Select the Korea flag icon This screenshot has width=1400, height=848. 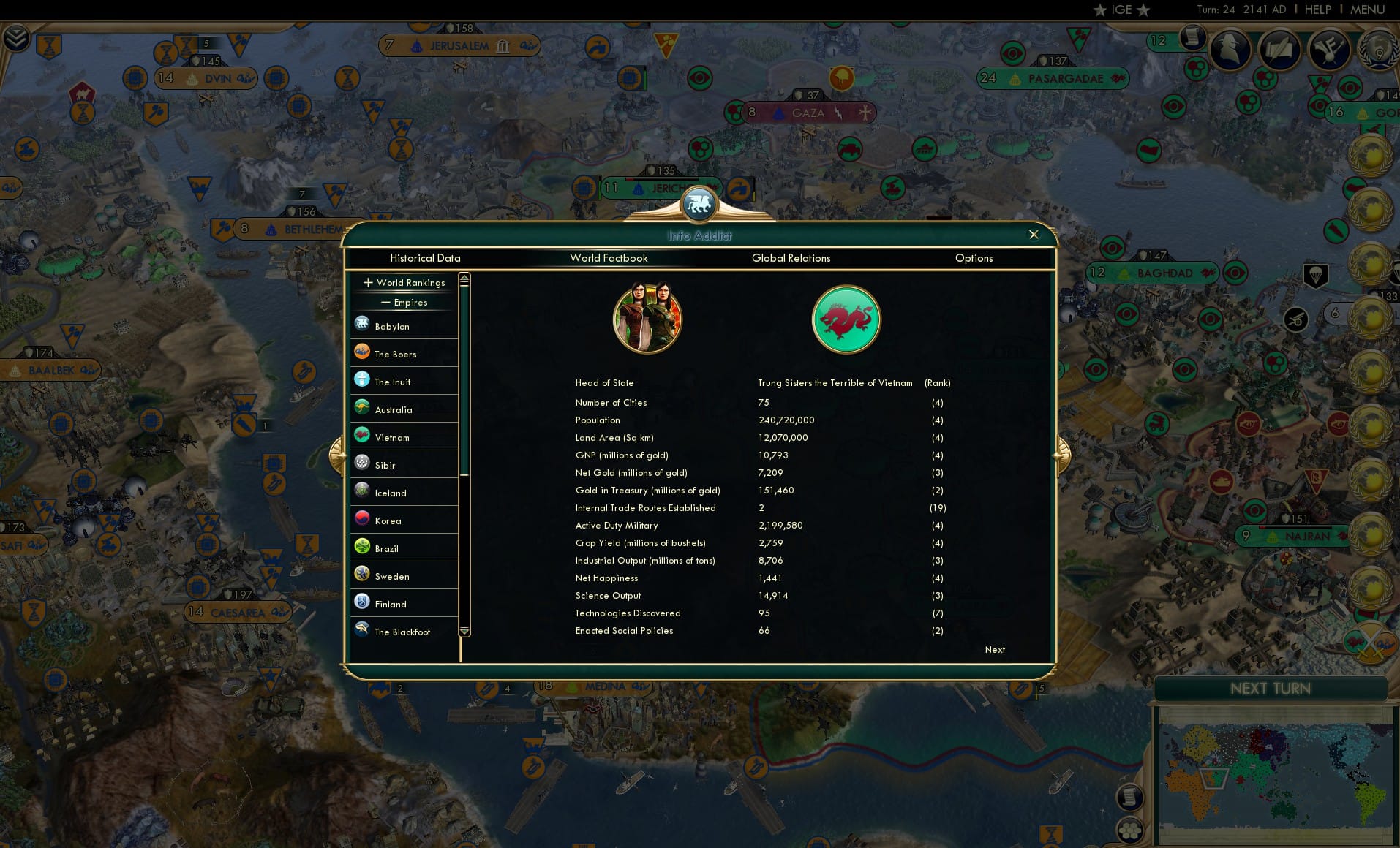[362, 518]
